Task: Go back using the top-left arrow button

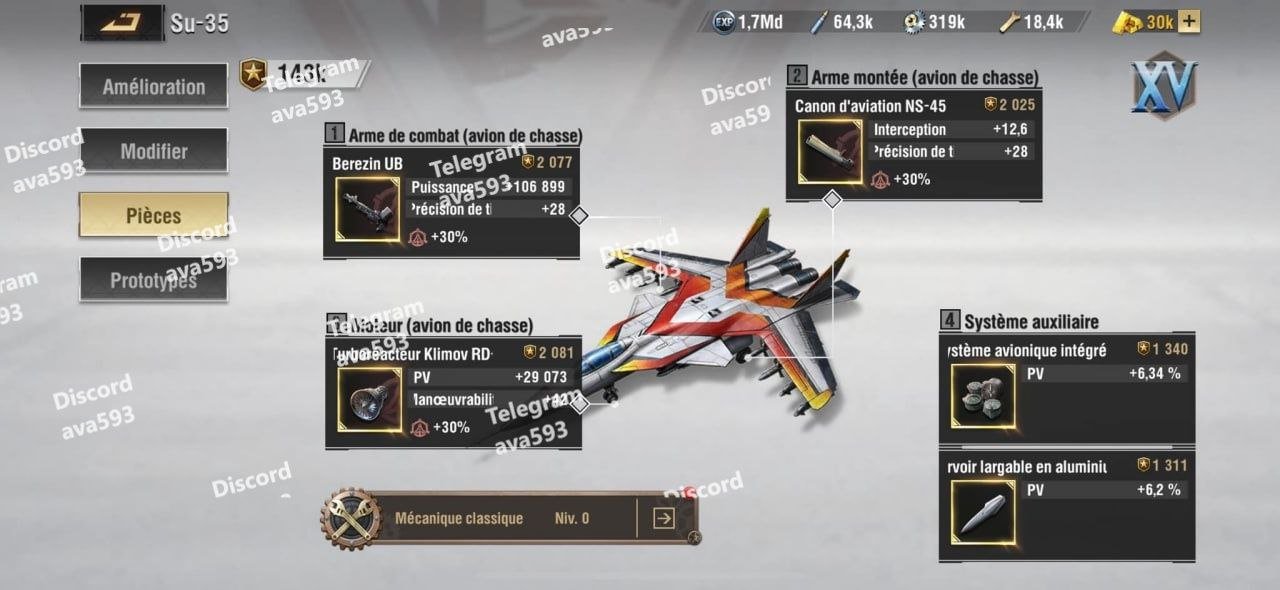Action: 121,22
